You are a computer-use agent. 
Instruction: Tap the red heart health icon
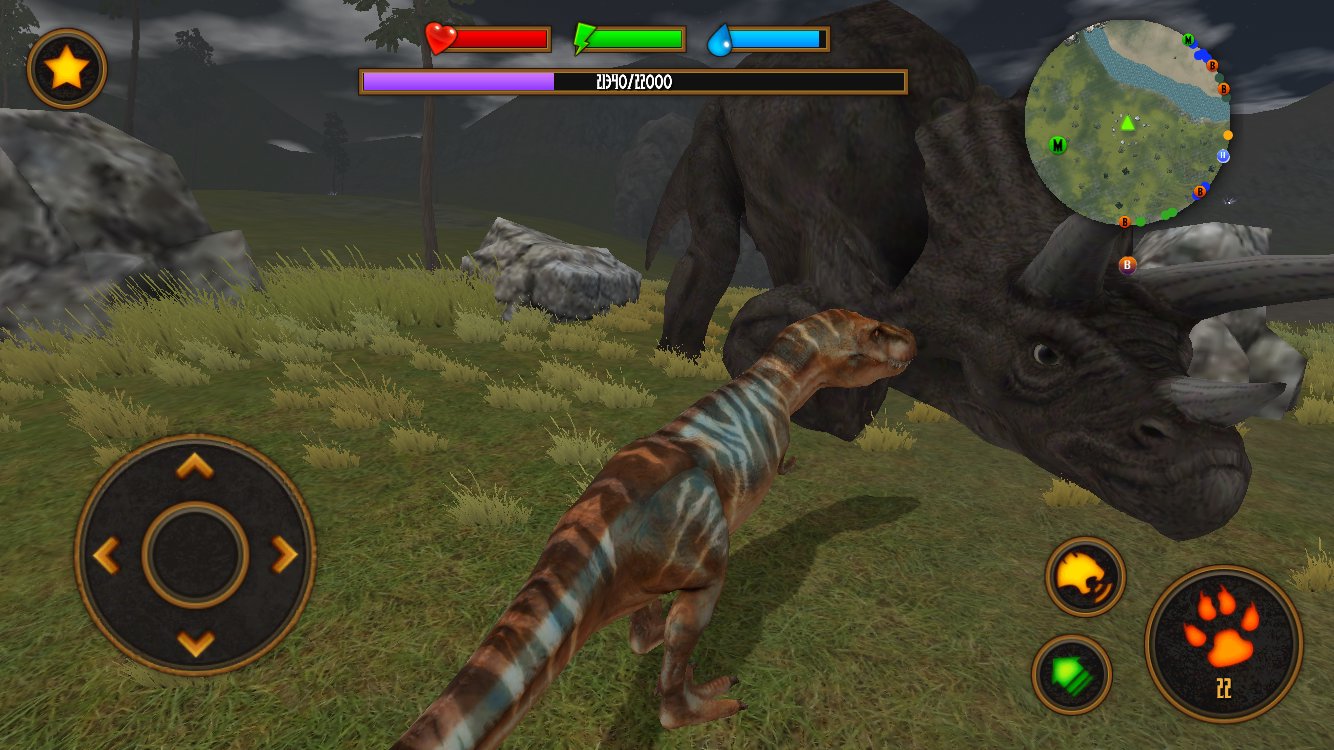(438, 38)
